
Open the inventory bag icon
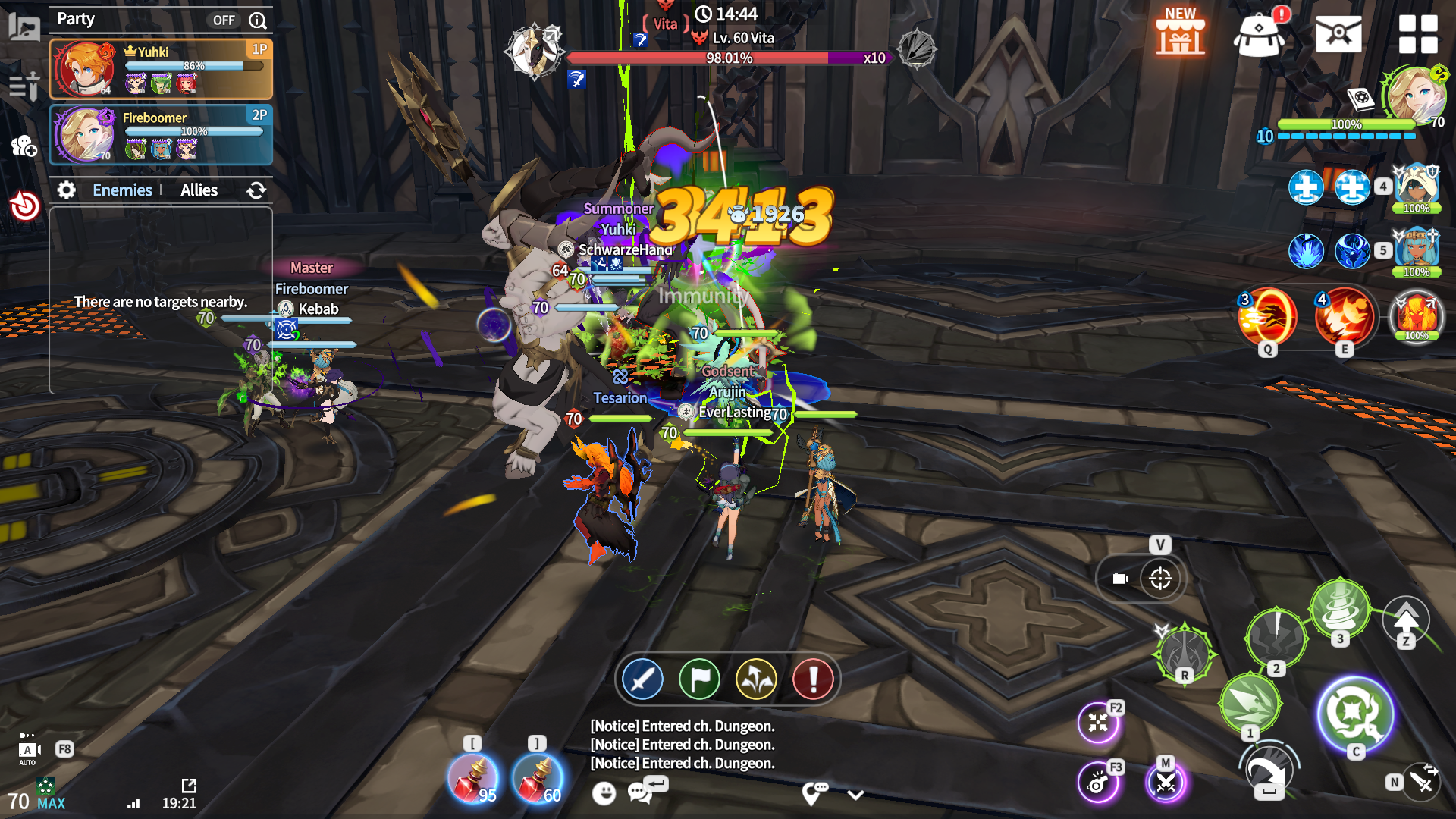(x=1259, y=34)
